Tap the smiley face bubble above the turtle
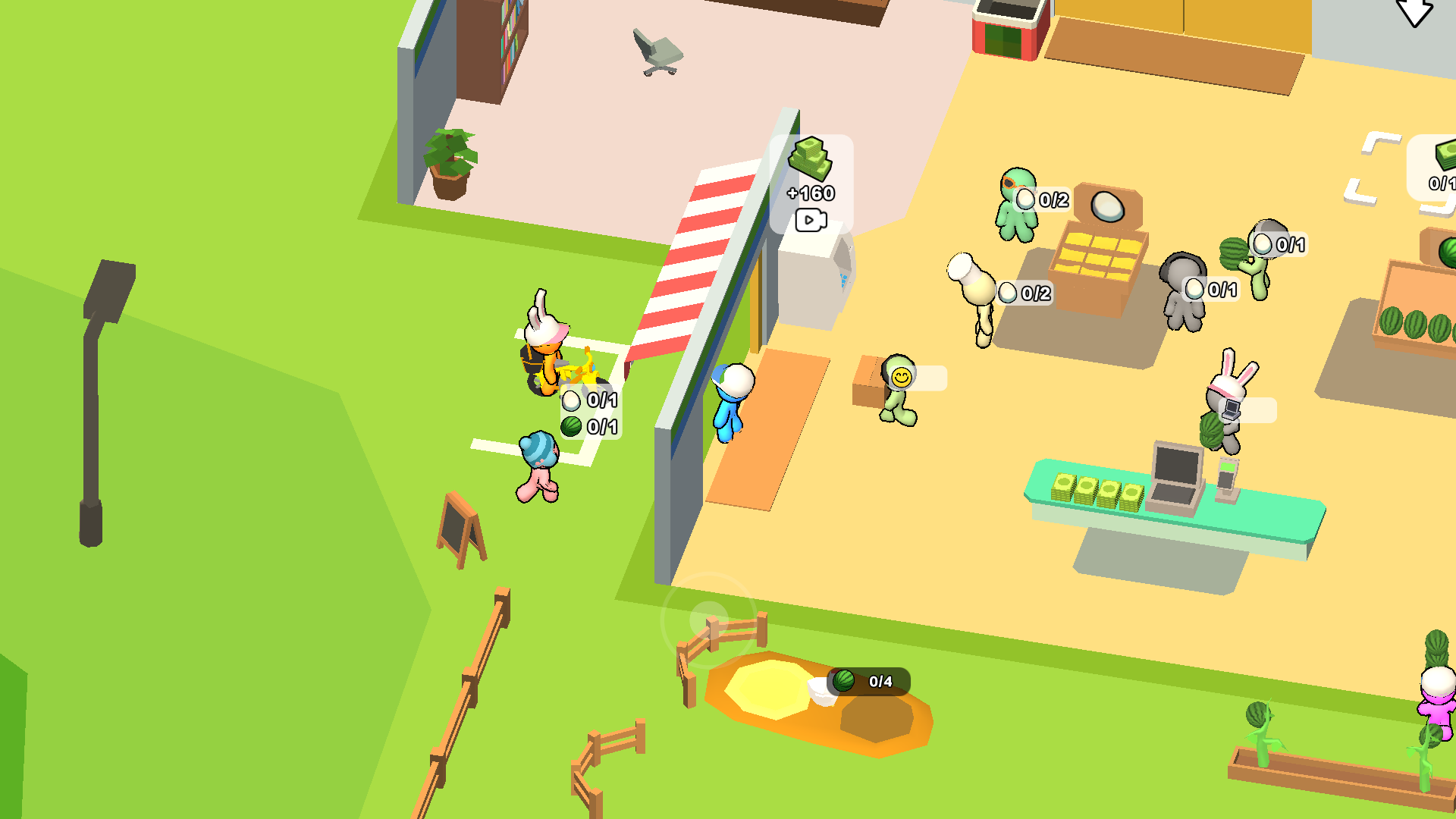The width and height of the screenshot is (1456, 819). click(901, 375)
